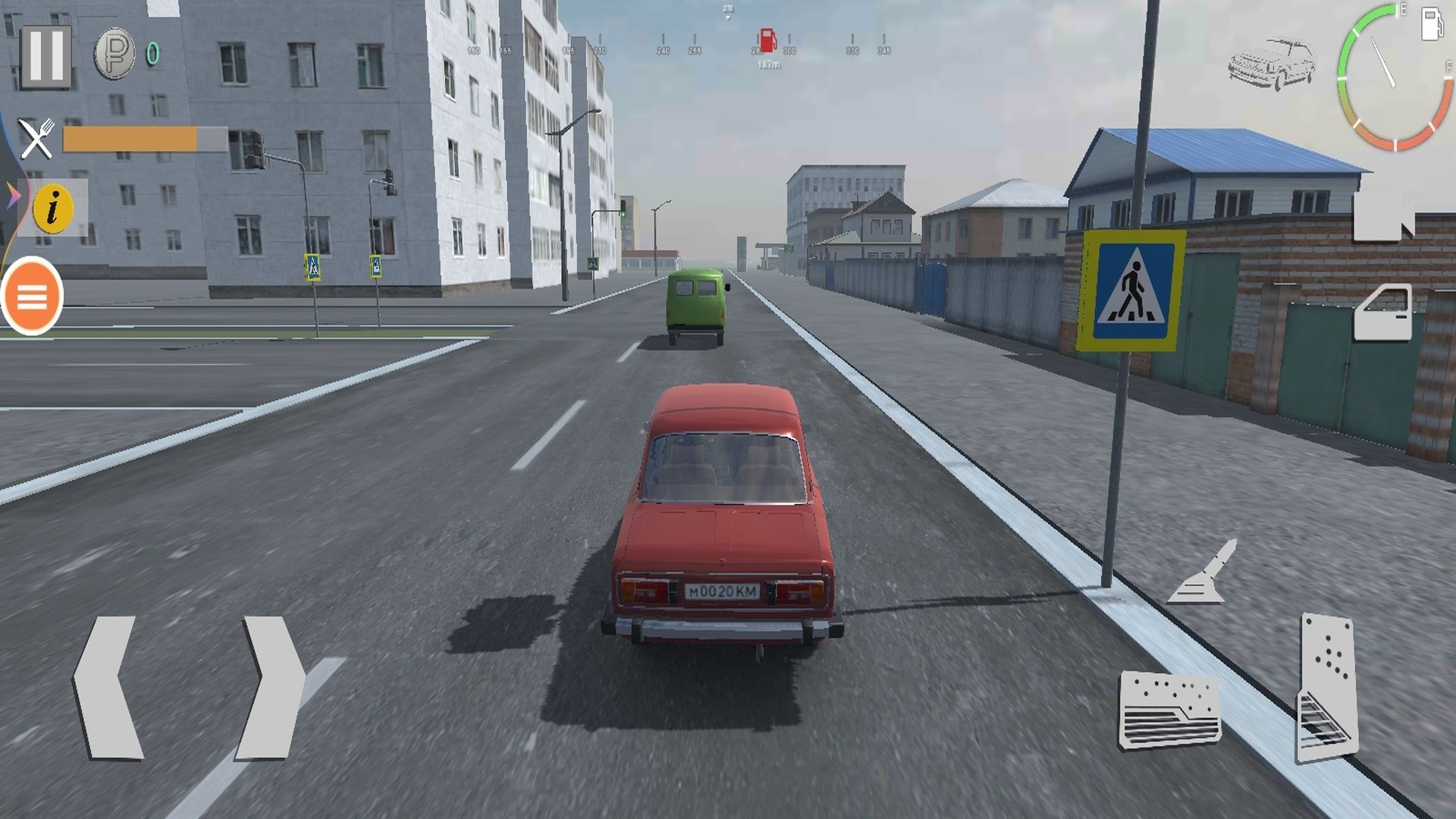Open the orange hamburger menu

(x=32, y=297)
